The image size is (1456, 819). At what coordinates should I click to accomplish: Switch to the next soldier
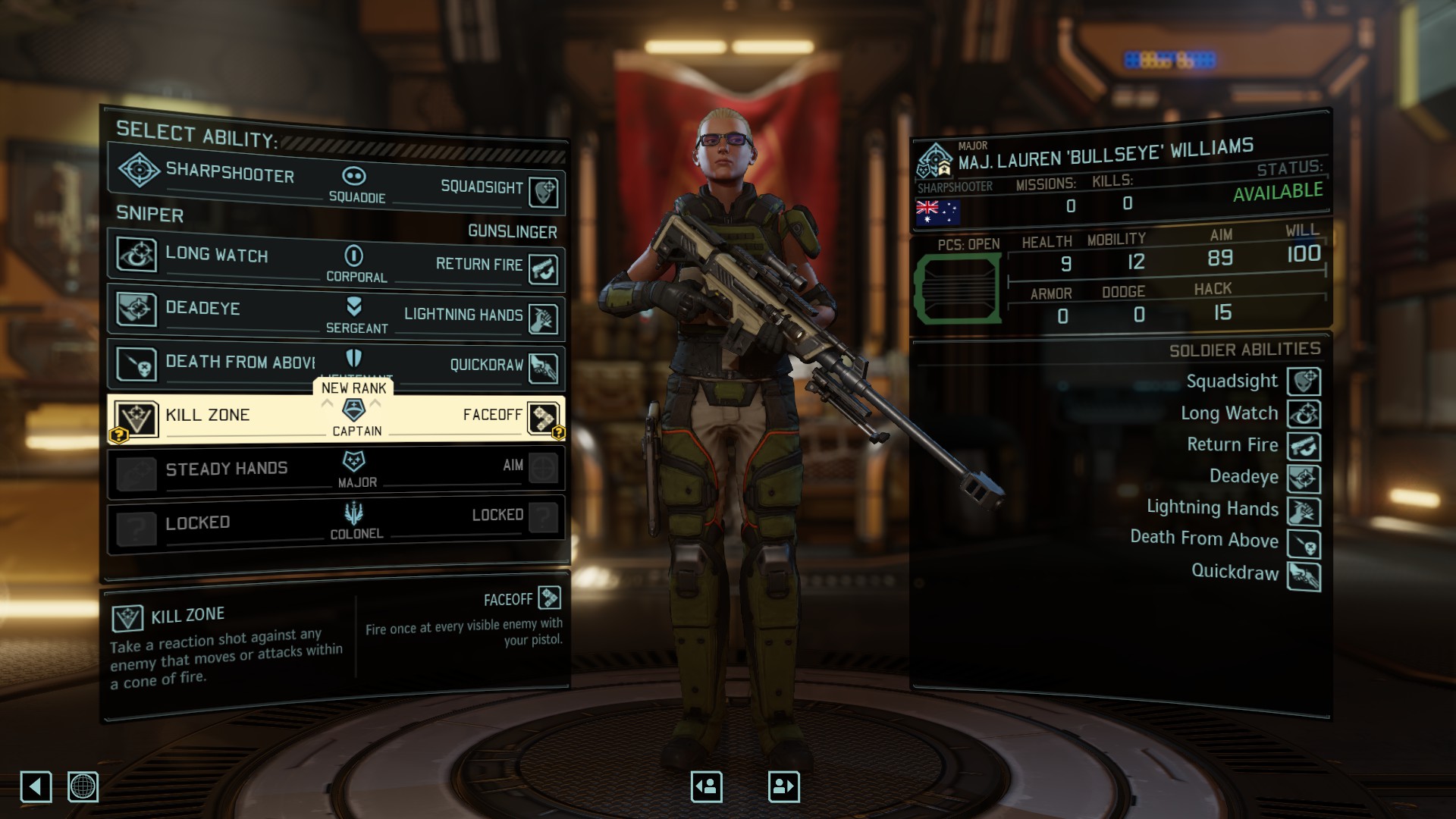tap(783, 786)
